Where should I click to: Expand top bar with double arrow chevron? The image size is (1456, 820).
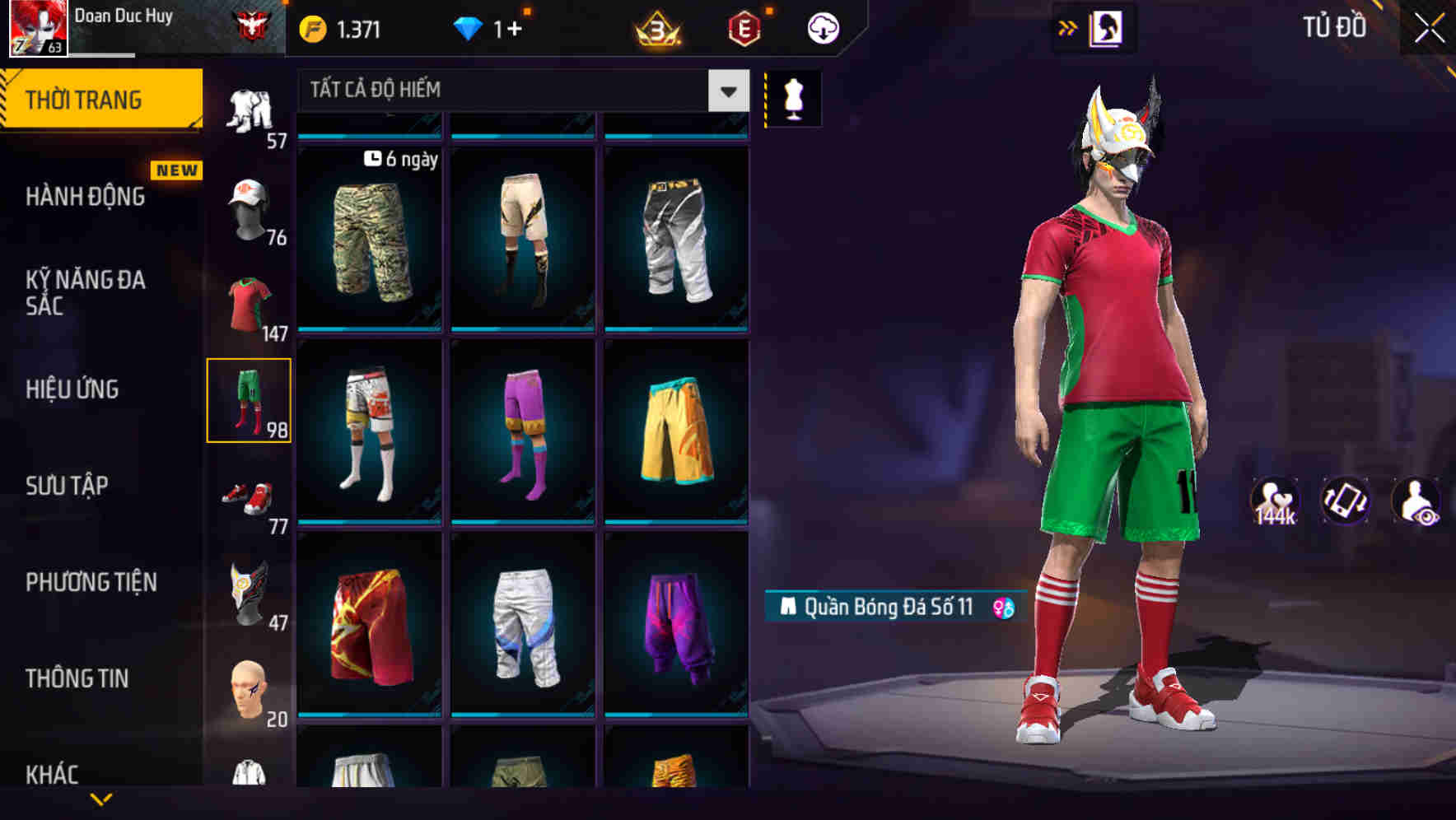pos(1068,26)
